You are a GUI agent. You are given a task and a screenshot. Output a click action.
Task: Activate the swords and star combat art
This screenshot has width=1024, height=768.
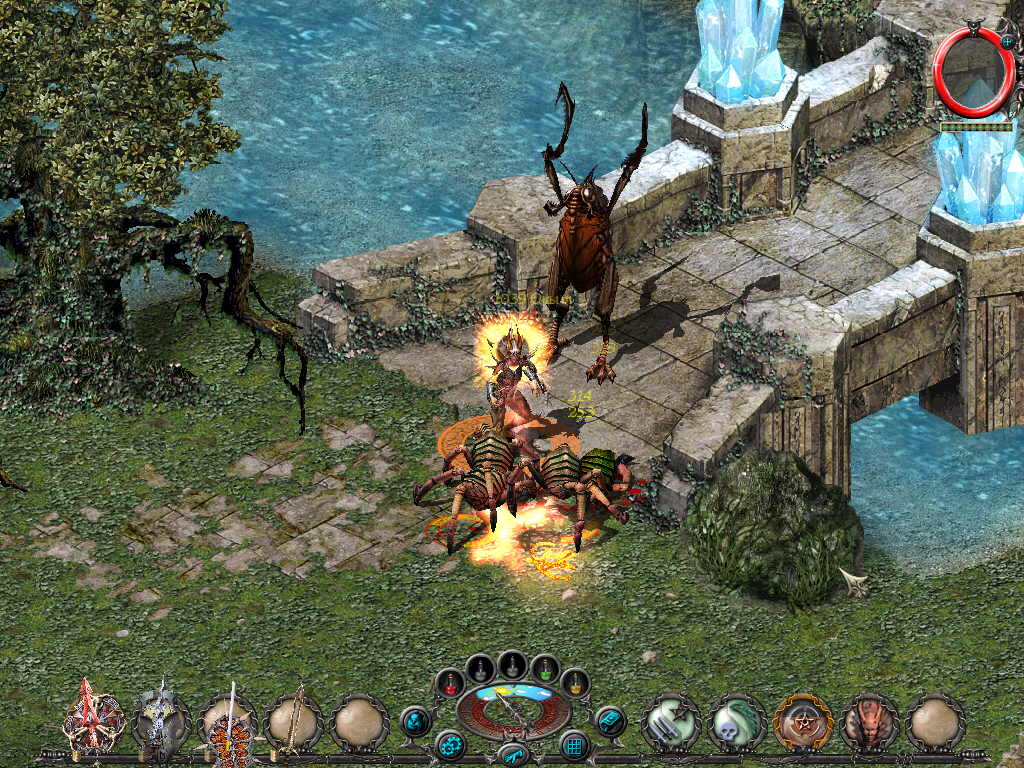pyautogui.click(x=670, y=721)
